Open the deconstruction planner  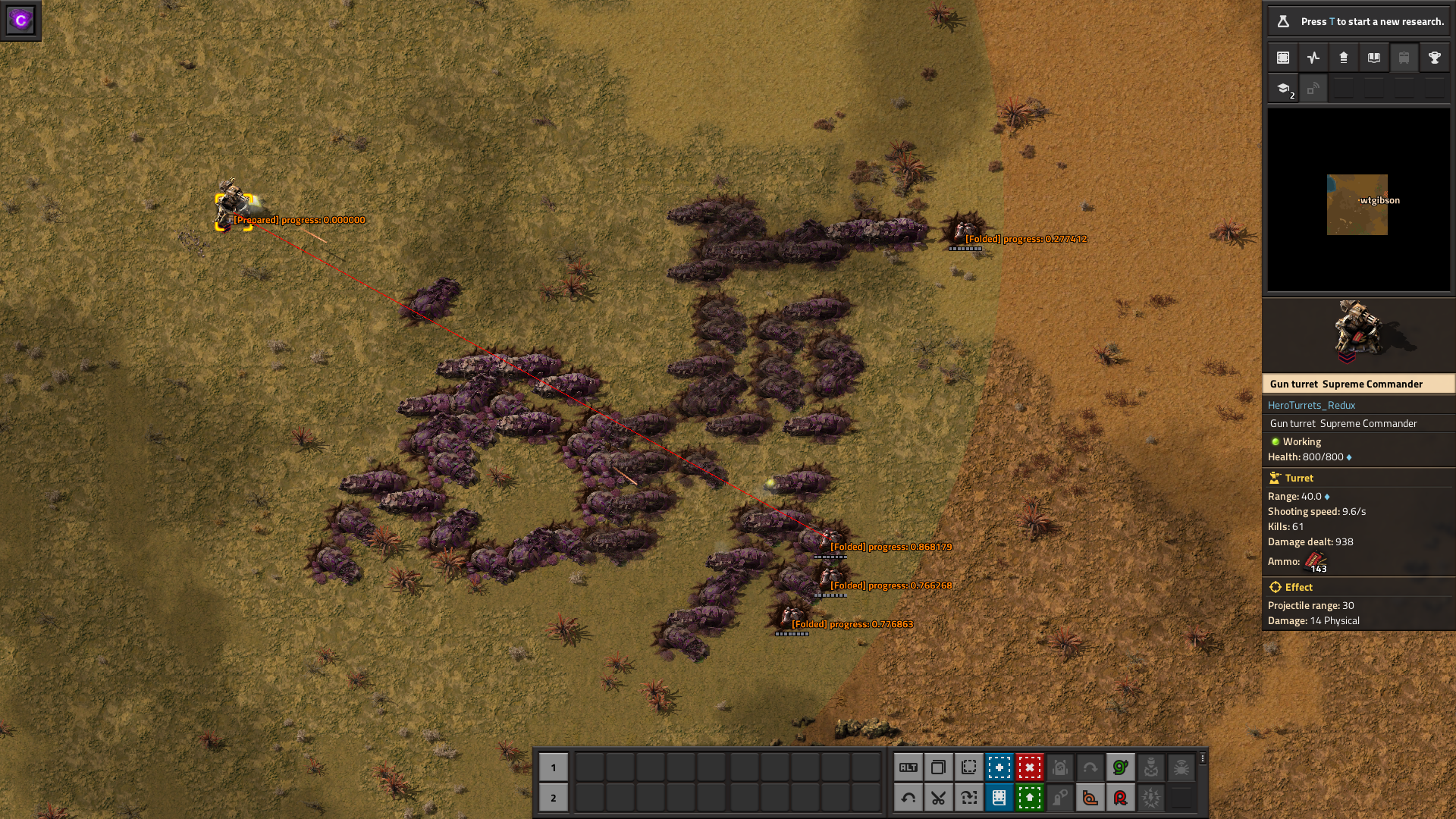[x=1030, y=767]
